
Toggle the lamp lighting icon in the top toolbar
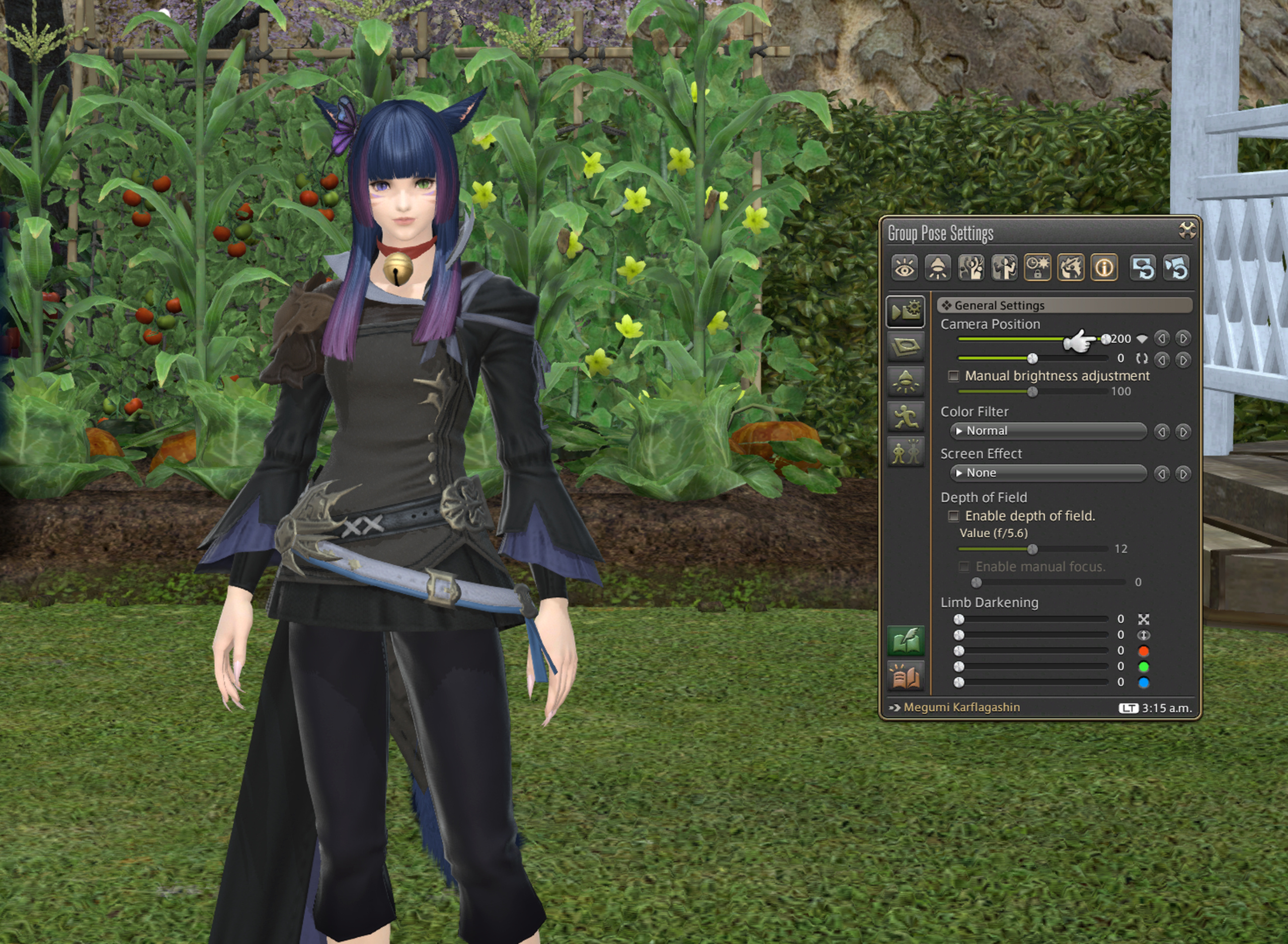(937, 268)
